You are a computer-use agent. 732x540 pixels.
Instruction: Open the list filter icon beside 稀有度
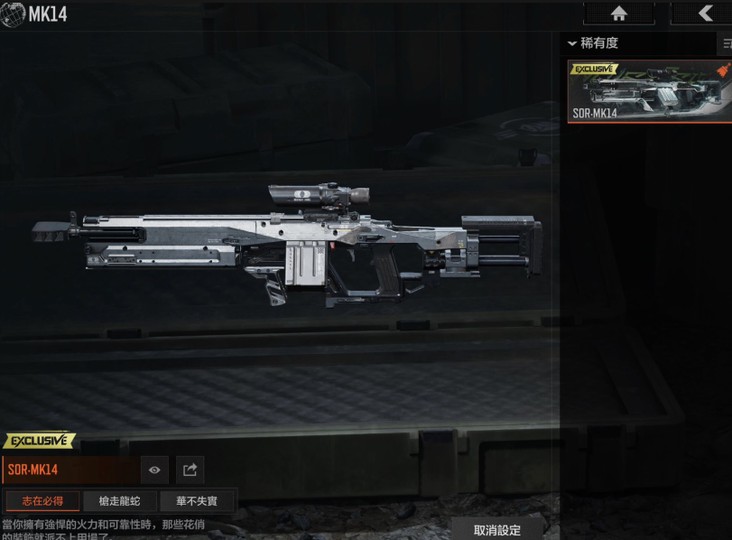coord(725,44)
